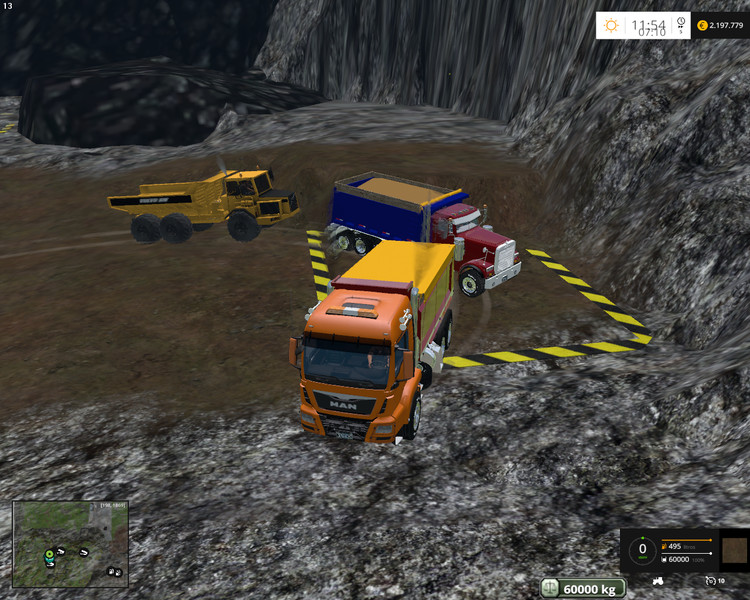The image size is (750, 600).
Task: Open the minimap in the corner
Action: pos(70,543)
